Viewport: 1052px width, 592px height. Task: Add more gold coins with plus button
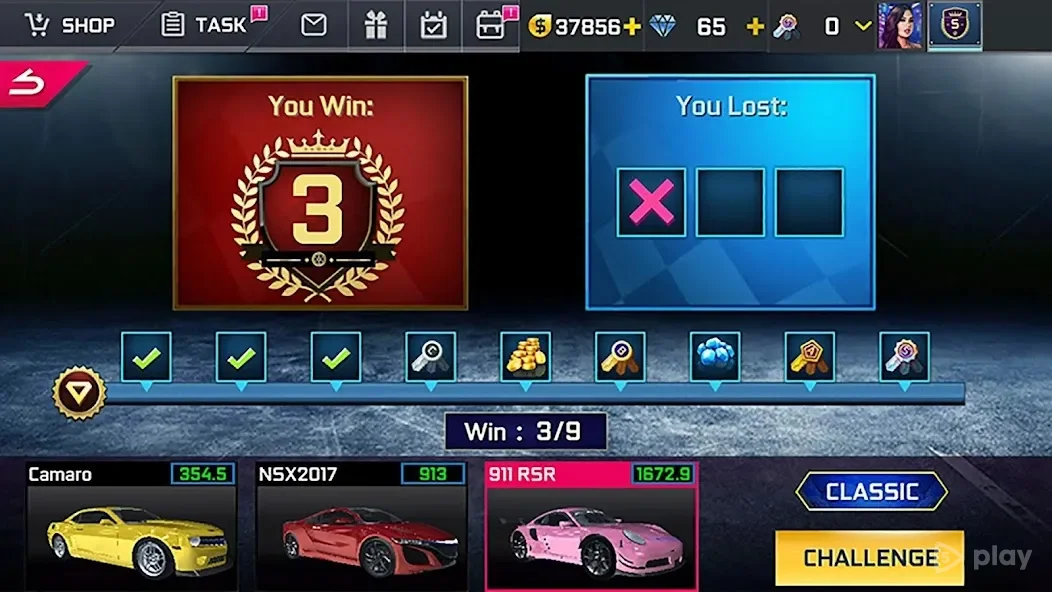(x=632, y=26)
